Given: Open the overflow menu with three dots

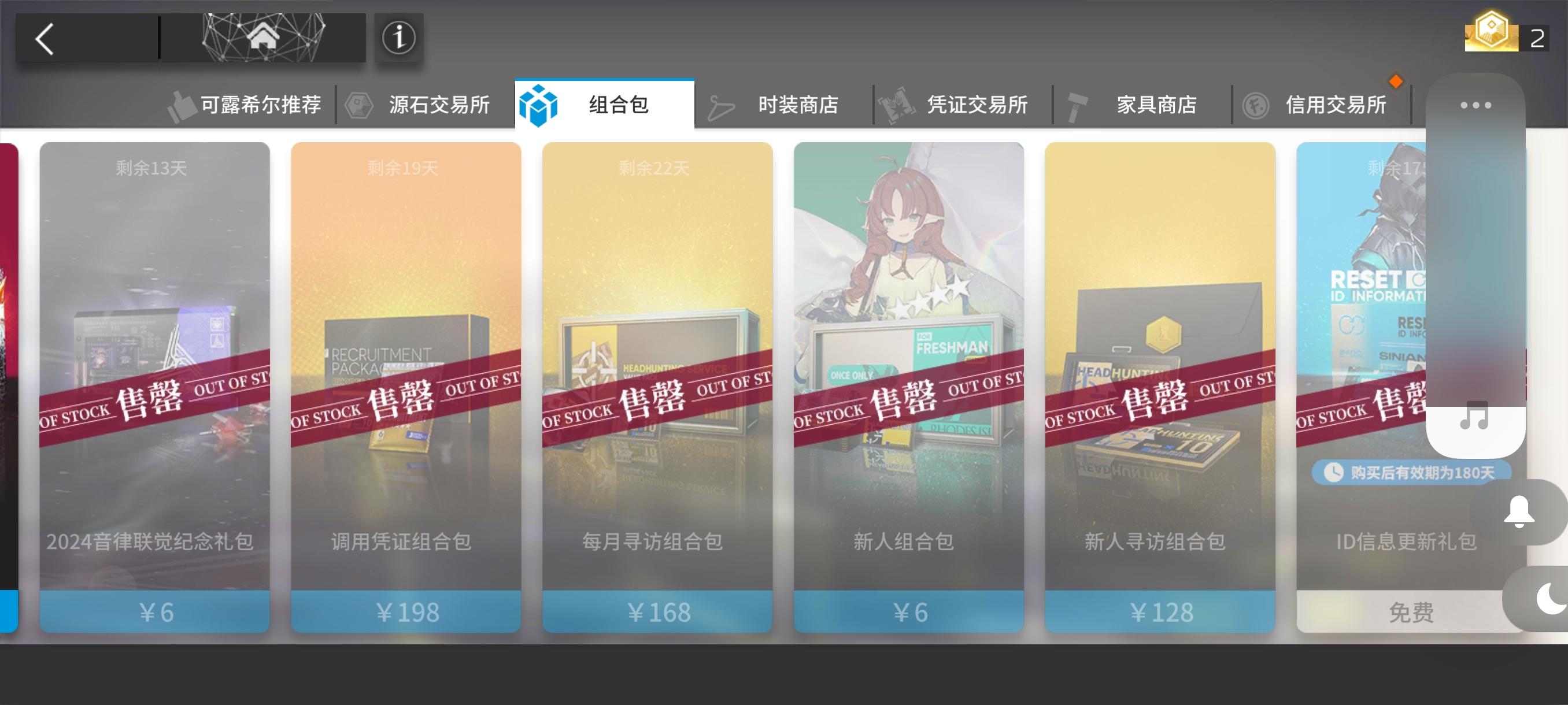Looking at the screenshot, I should (1475, 104).
